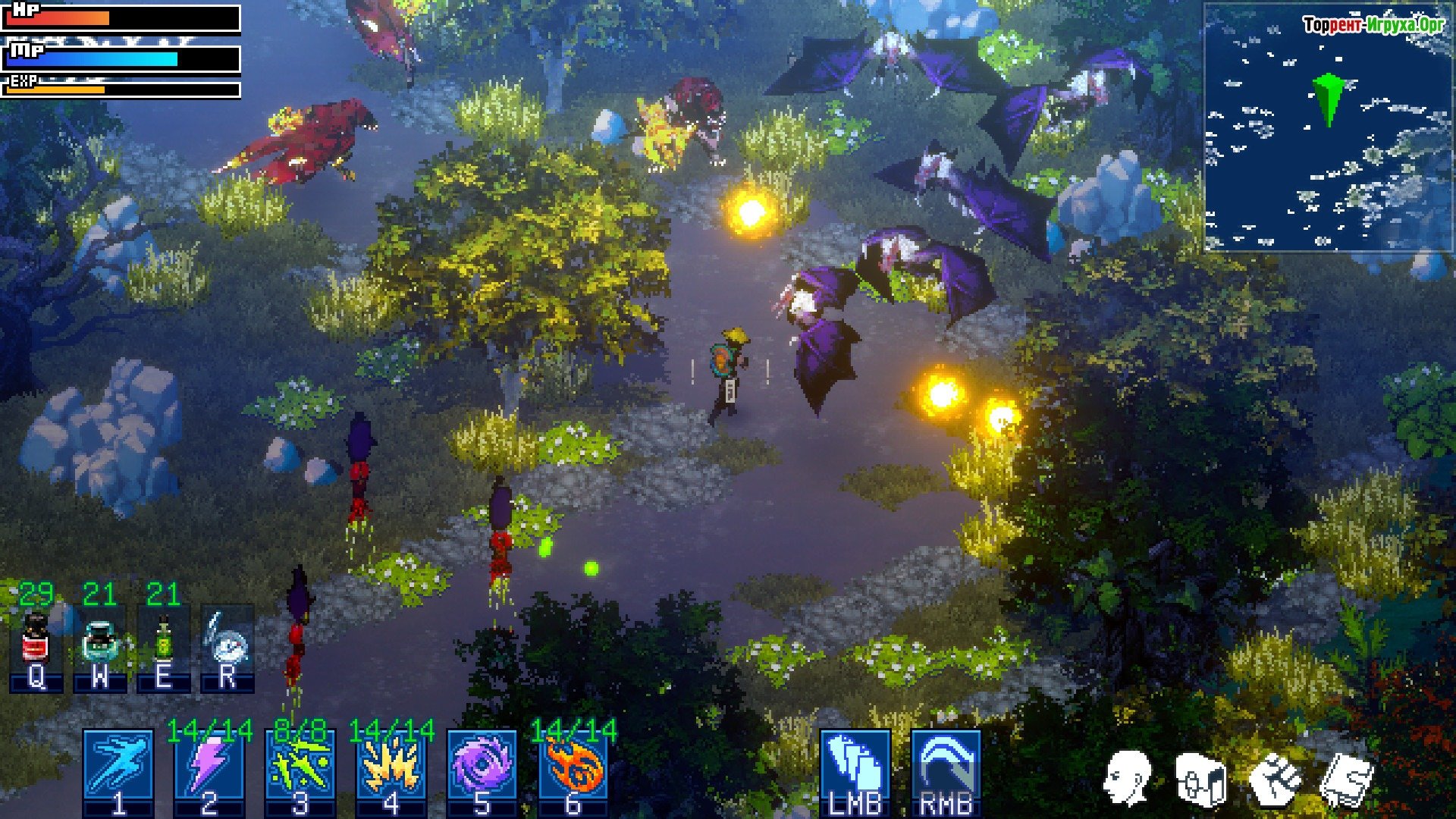Click the minimap in the corner
The width and height of the screenshot is (1456, 819).
[1328, 127]
